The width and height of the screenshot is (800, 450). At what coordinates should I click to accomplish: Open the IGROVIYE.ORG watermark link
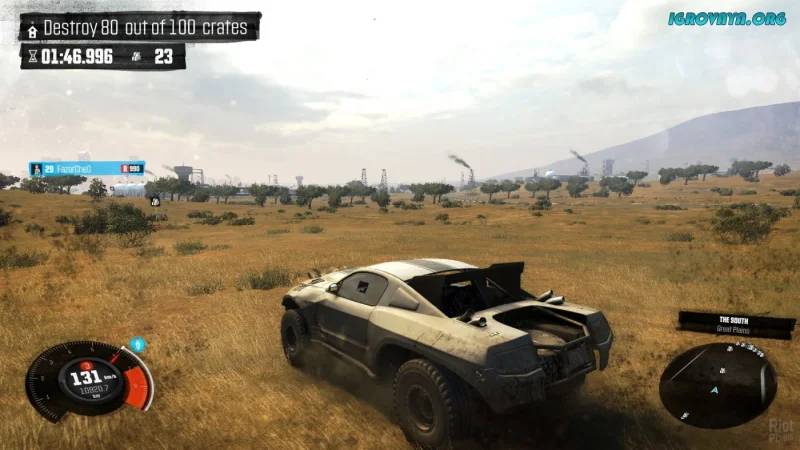(727, 18)
